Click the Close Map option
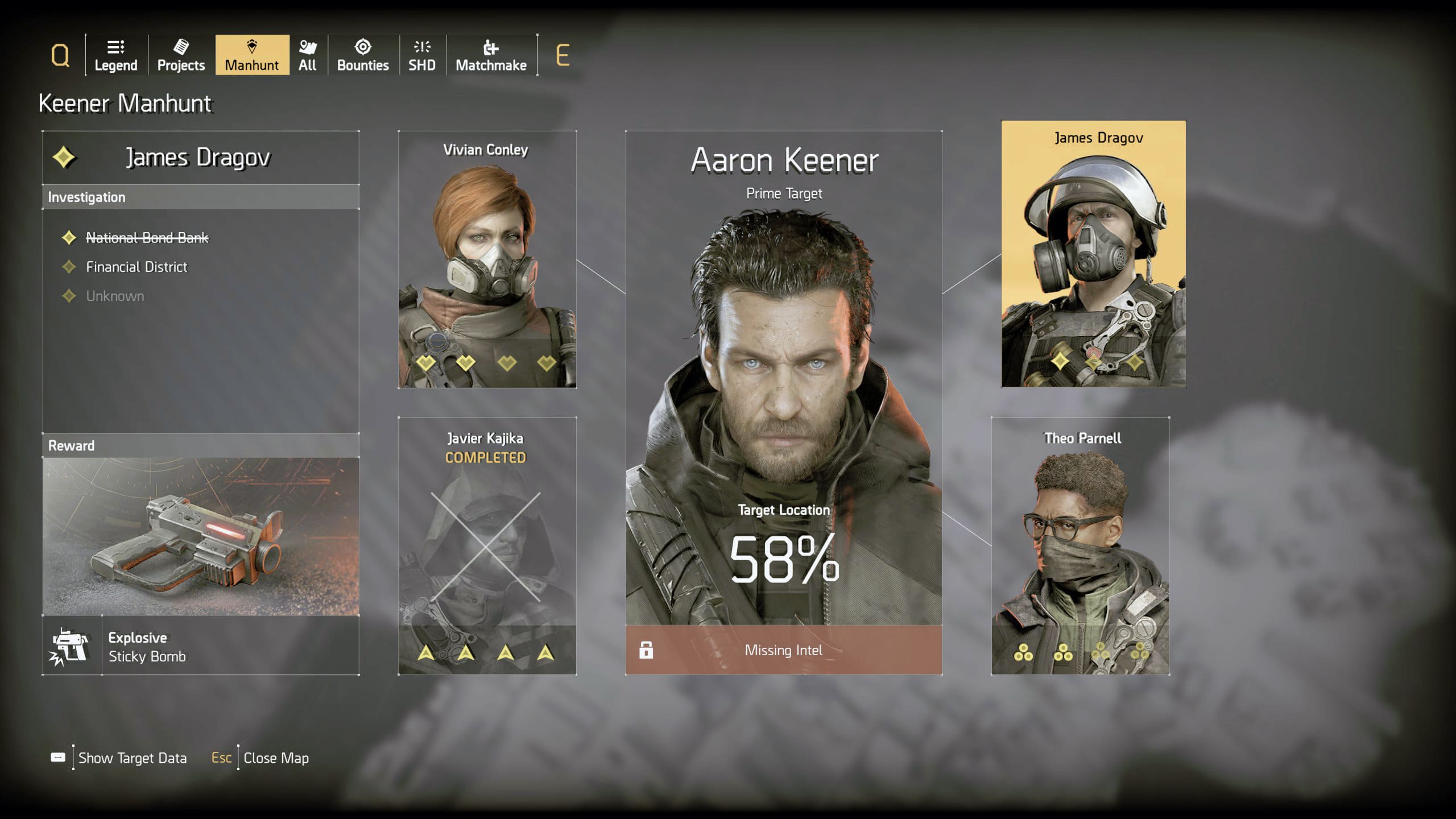The image size is (1456, 819). click(276, 758)
